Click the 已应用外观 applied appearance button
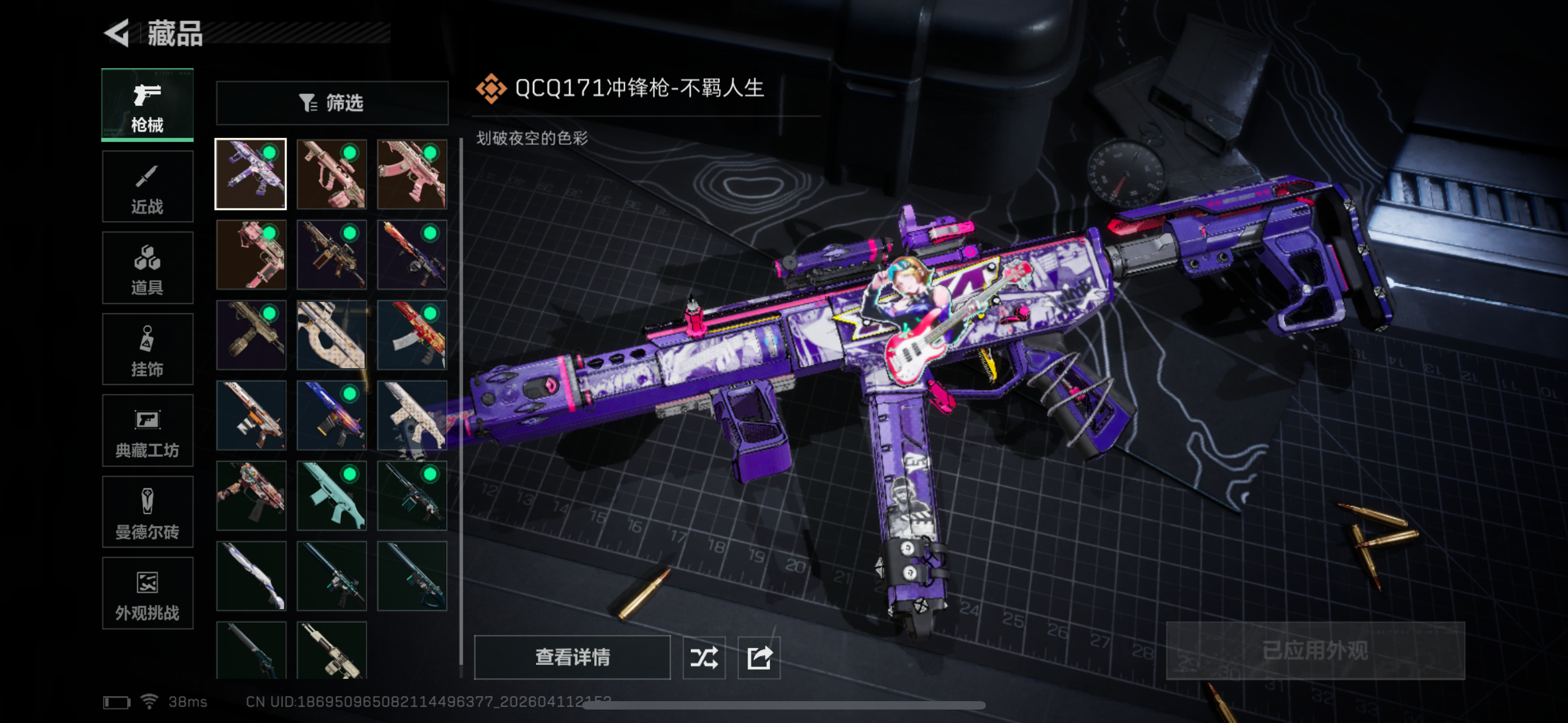Viewport: 1568px width, 723px height. coord(1315,651)
